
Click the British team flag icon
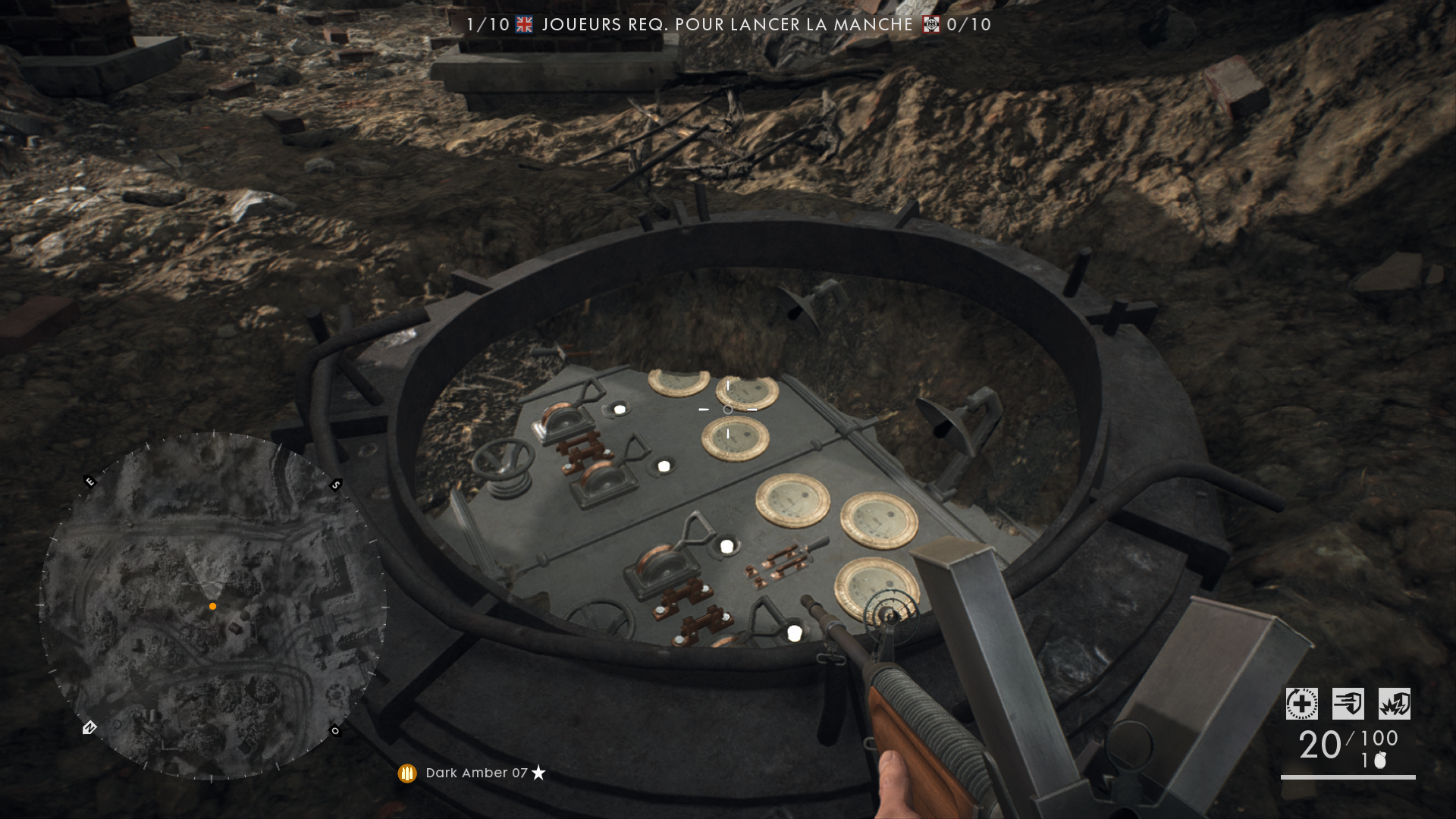[x=524, y=24]
